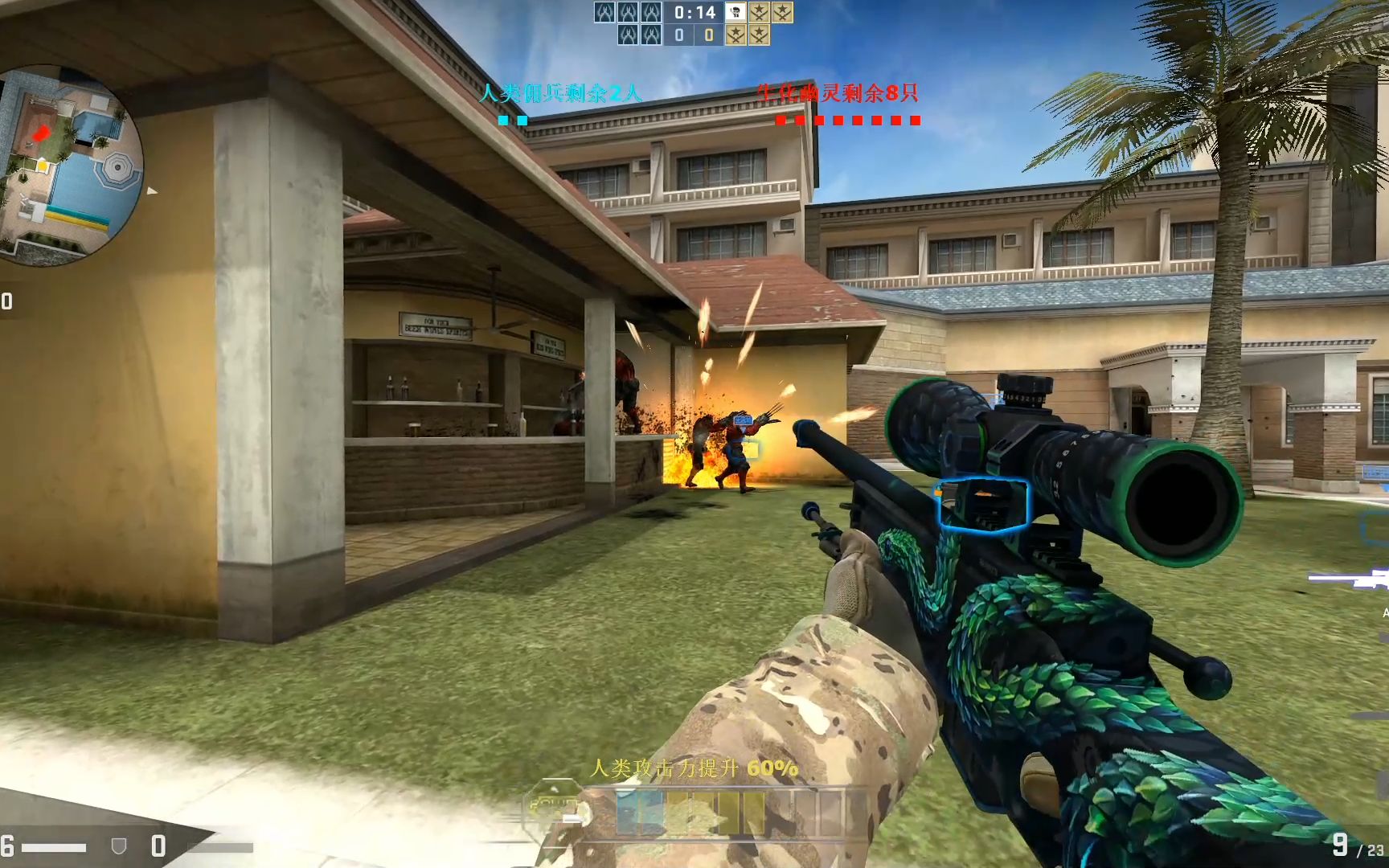Click the third zombie claw avatar in top row
The image size is (1389, 868).
click(x=653, y=12)
